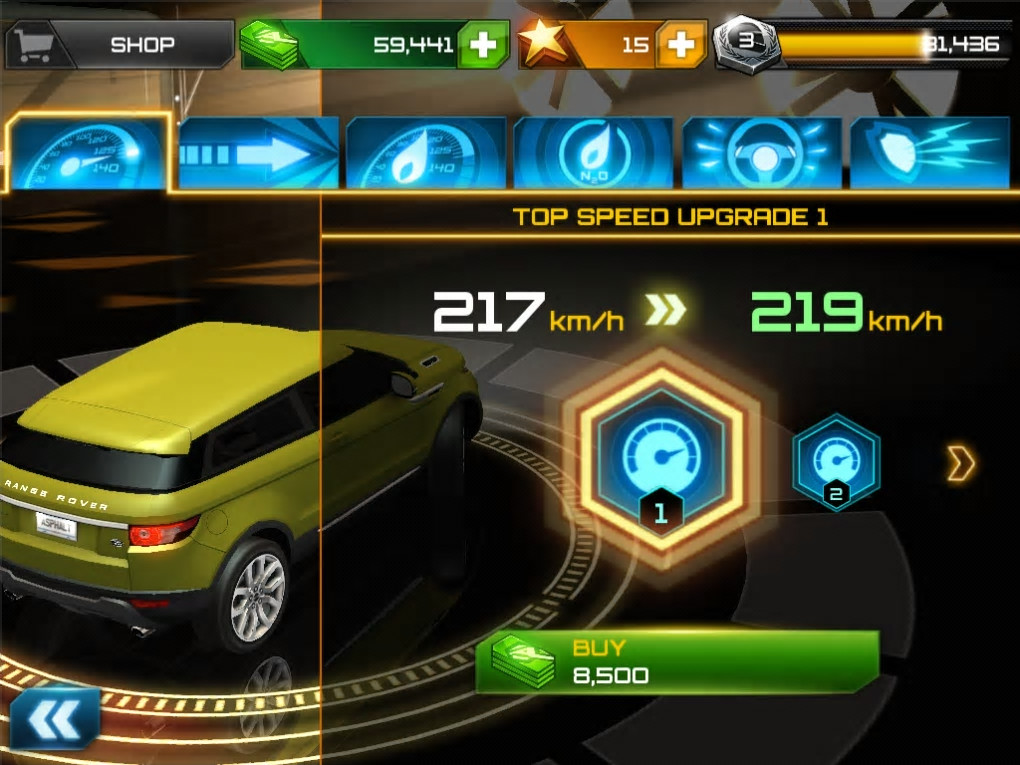Show next upgrades with right chevron

[960, 463]
